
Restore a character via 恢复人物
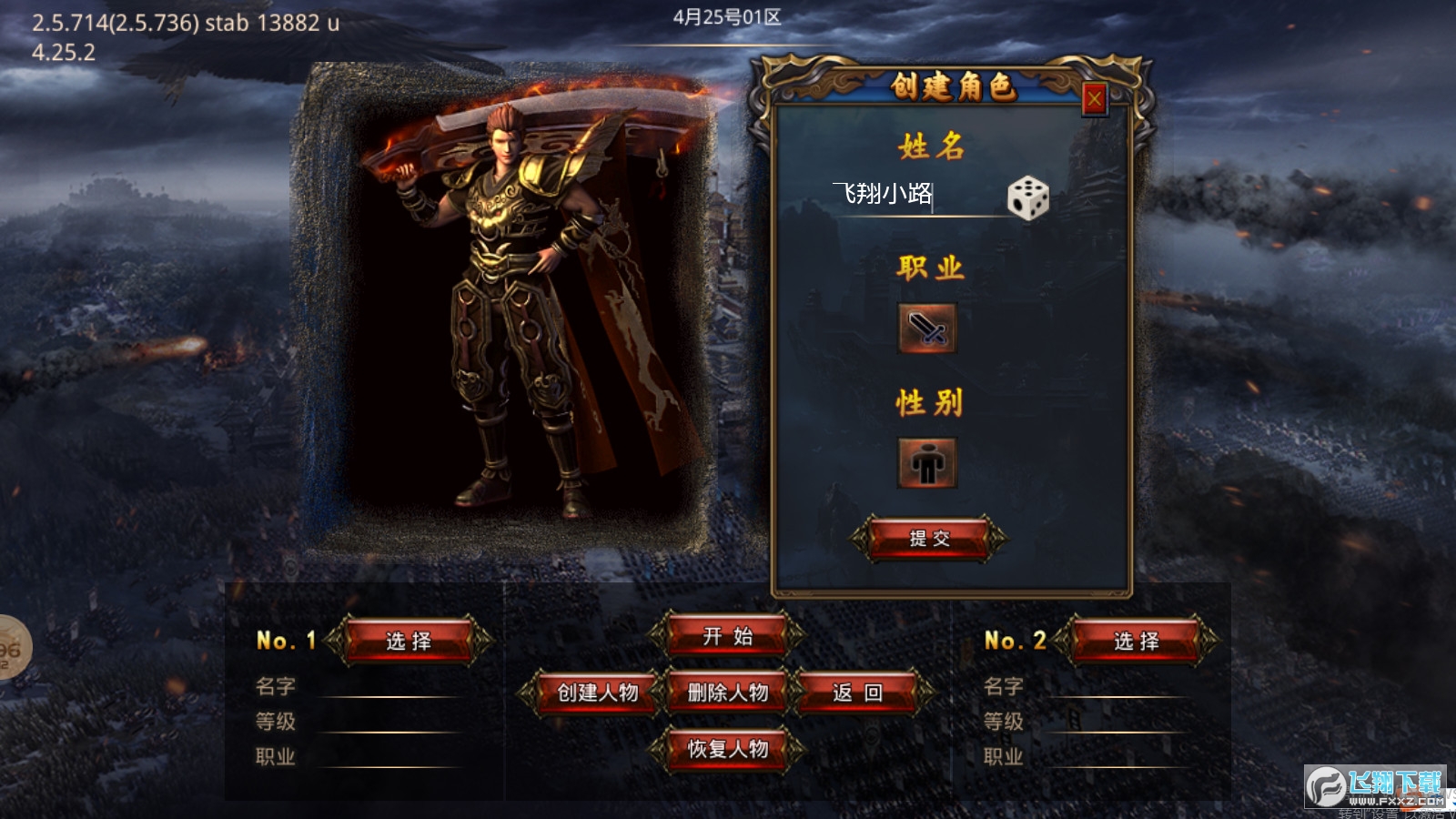[x=728, y=749]
